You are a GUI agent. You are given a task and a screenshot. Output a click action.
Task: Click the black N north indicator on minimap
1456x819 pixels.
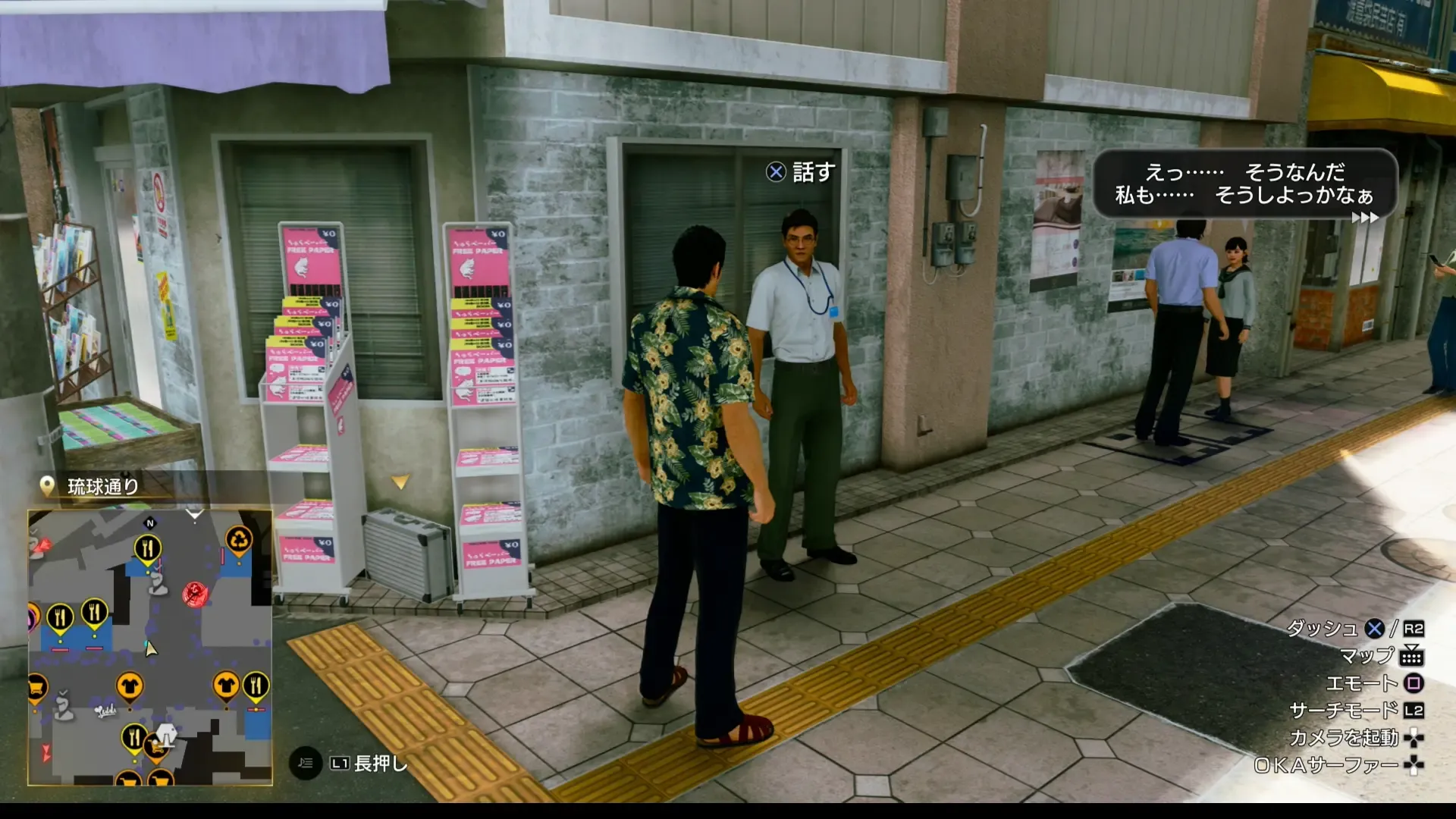point(150,523)
